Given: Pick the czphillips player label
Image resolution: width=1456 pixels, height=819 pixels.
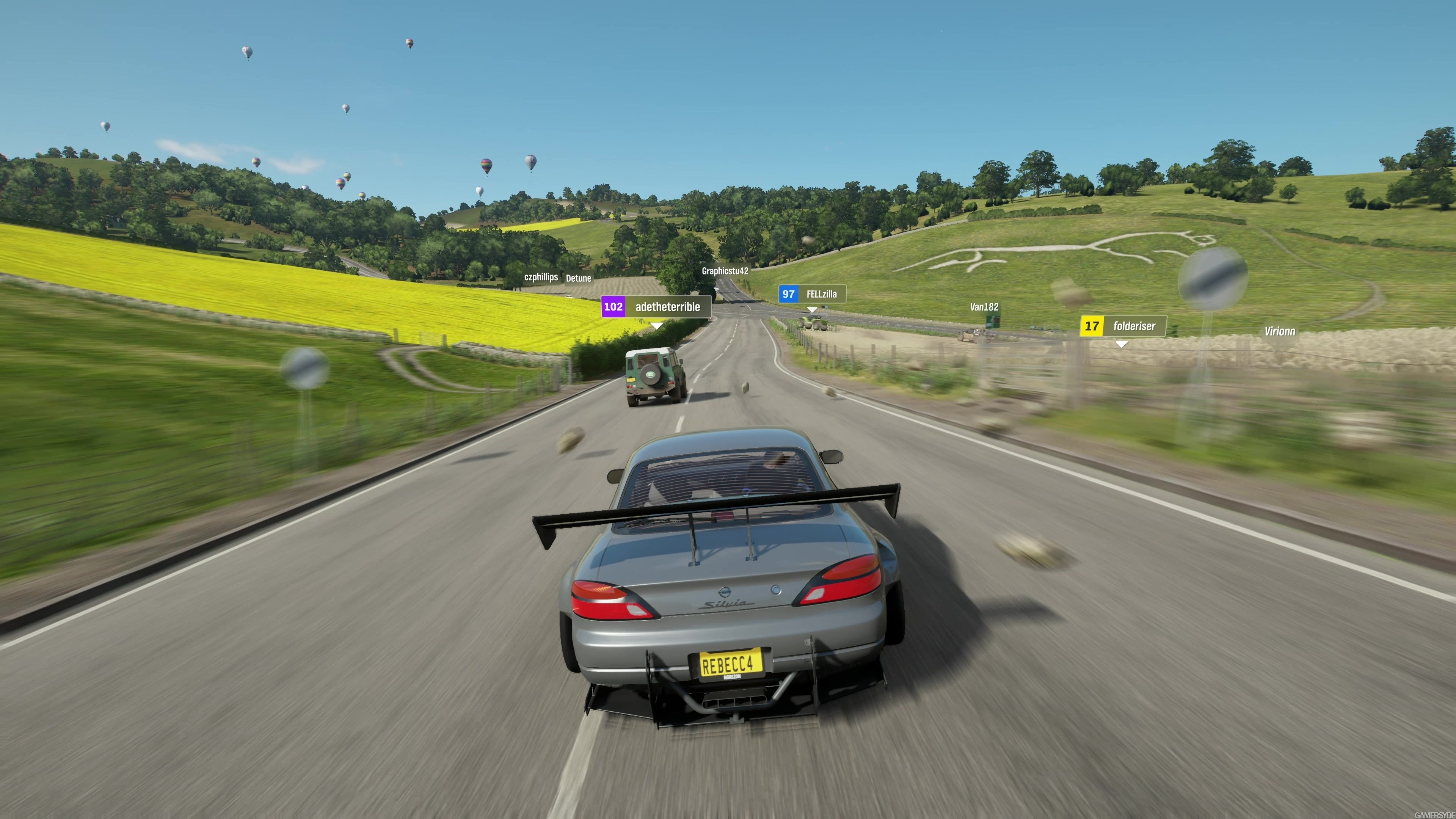Looking at the screenshot, I should pyautogui.click(x=541, y=277).
